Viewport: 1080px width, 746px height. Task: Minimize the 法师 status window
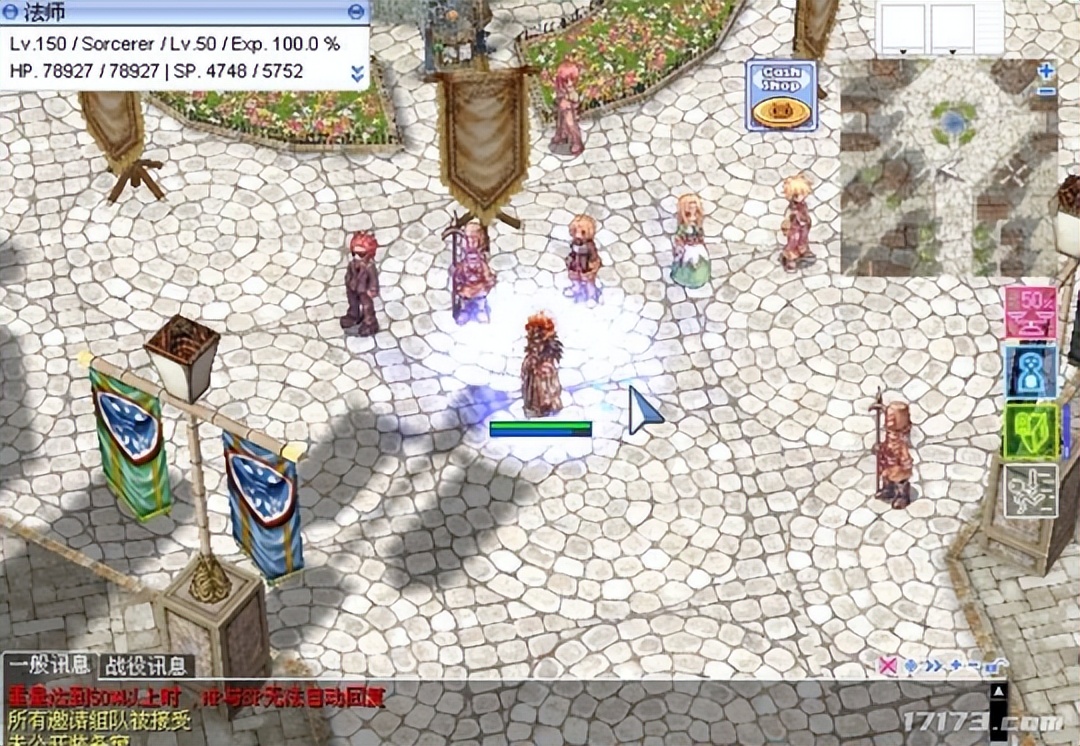coord(357,11)
